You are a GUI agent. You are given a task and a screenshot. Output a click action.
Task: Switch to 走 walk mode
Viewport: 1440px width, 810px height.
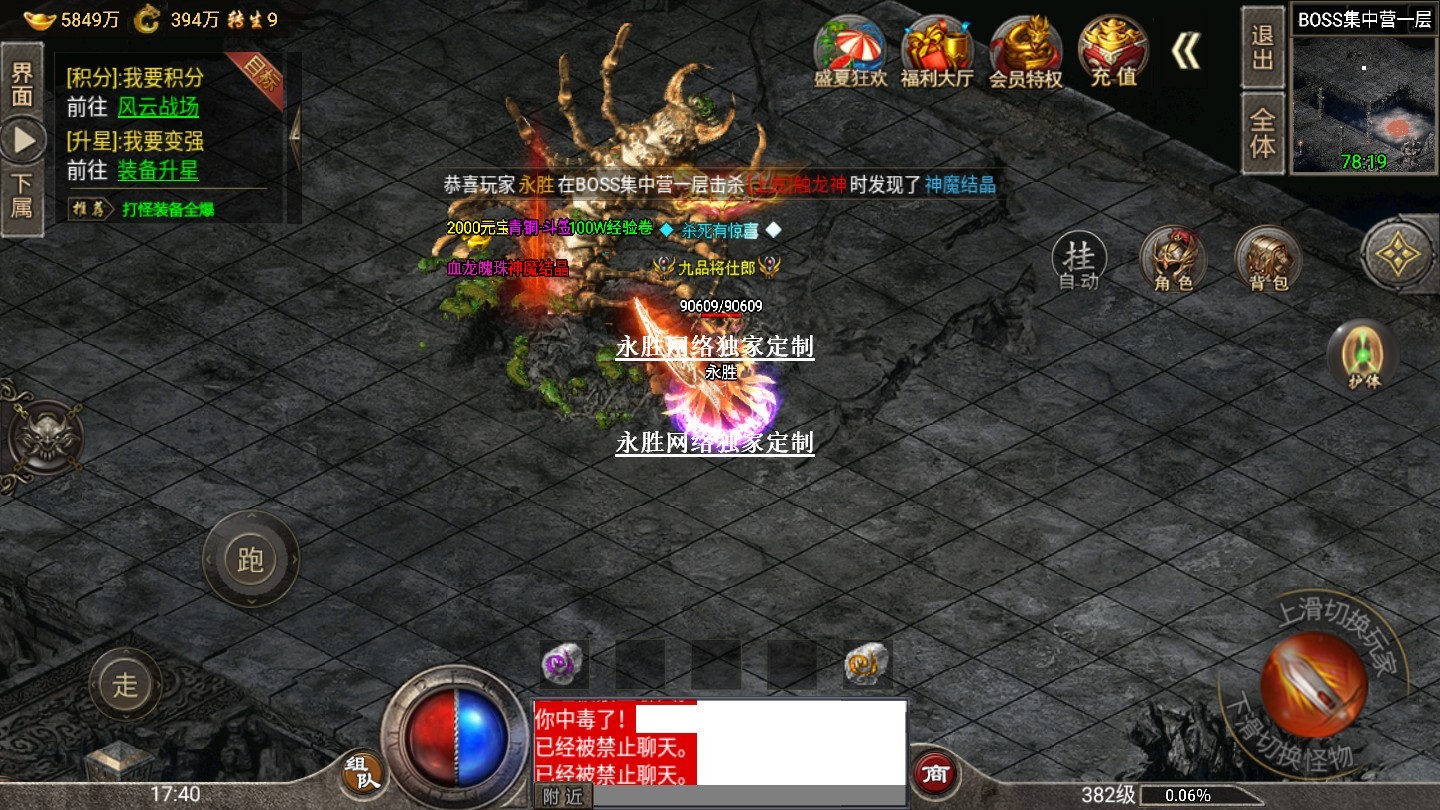[x=125, y=685]
